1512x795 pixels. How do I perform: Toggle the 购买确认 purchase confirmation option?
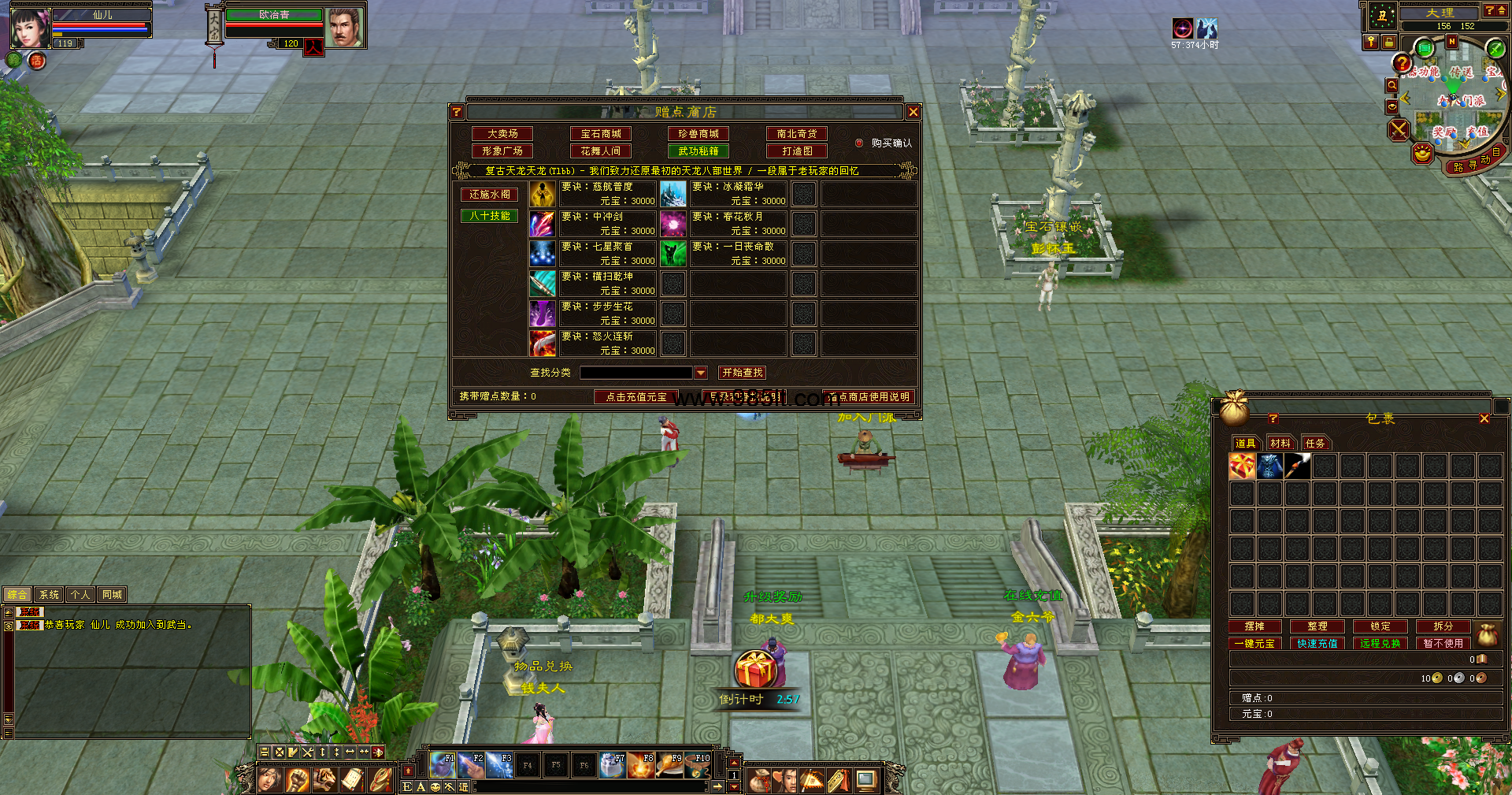tap(859, 143)
